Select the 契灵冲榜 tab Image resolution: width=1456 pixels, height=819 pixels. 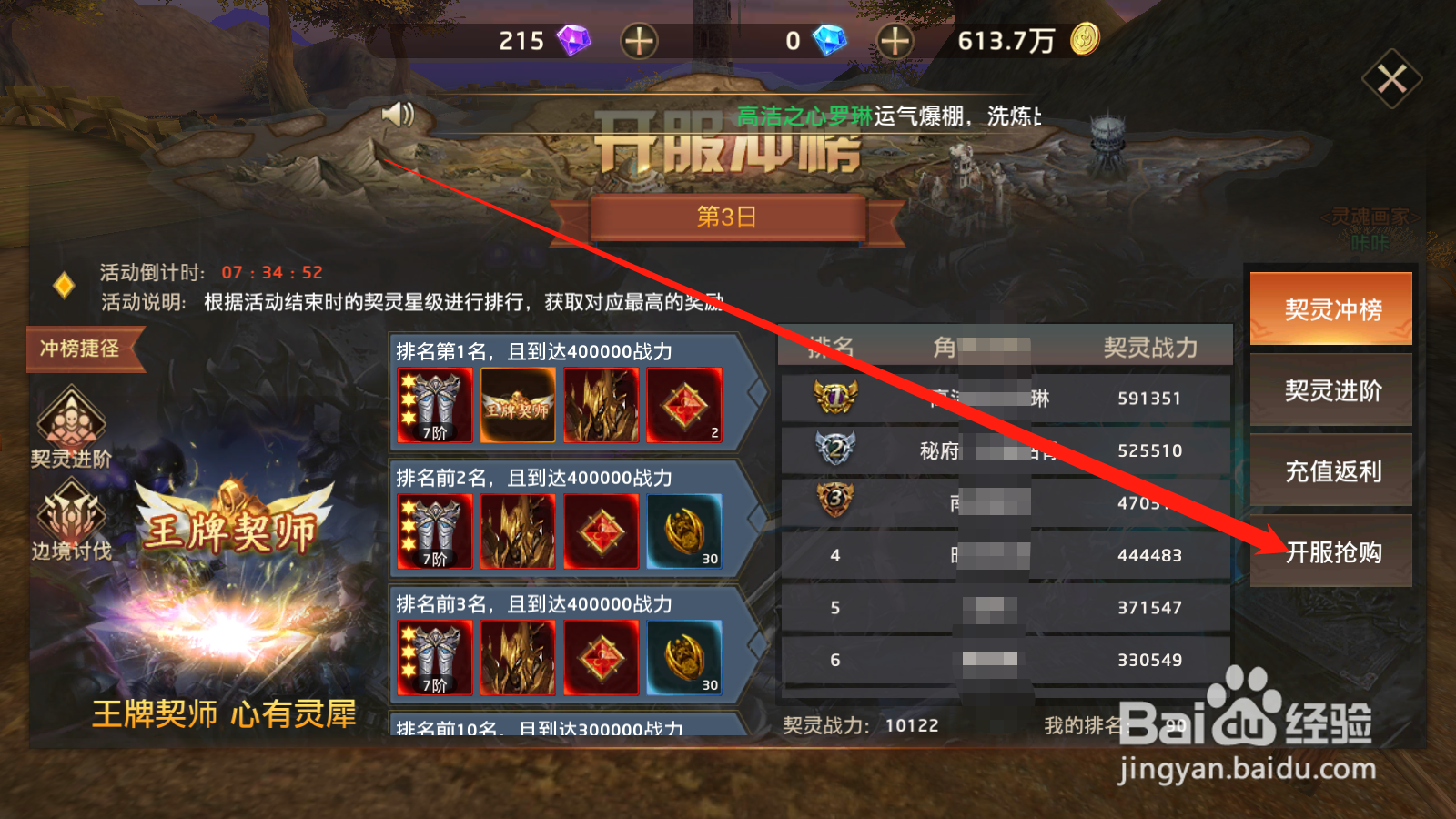[x=1331, y=310]
